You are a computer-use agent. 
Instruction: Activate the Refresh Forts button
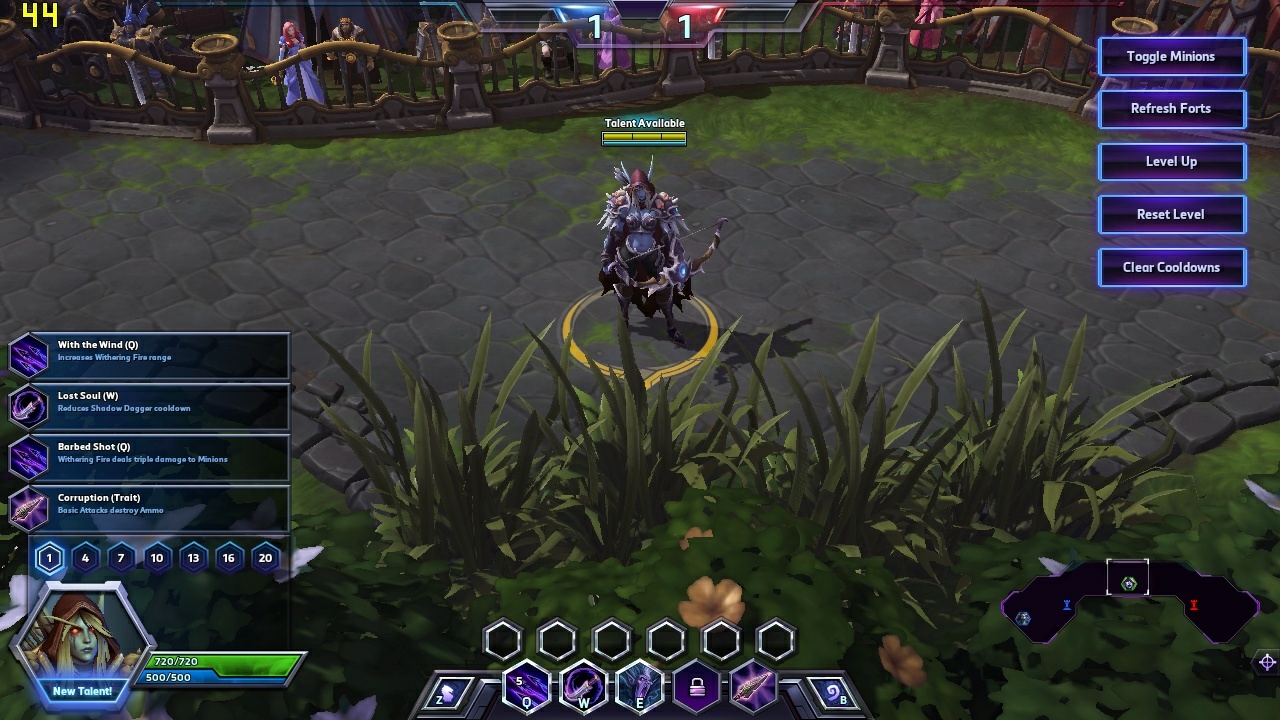coord(1171,109)
